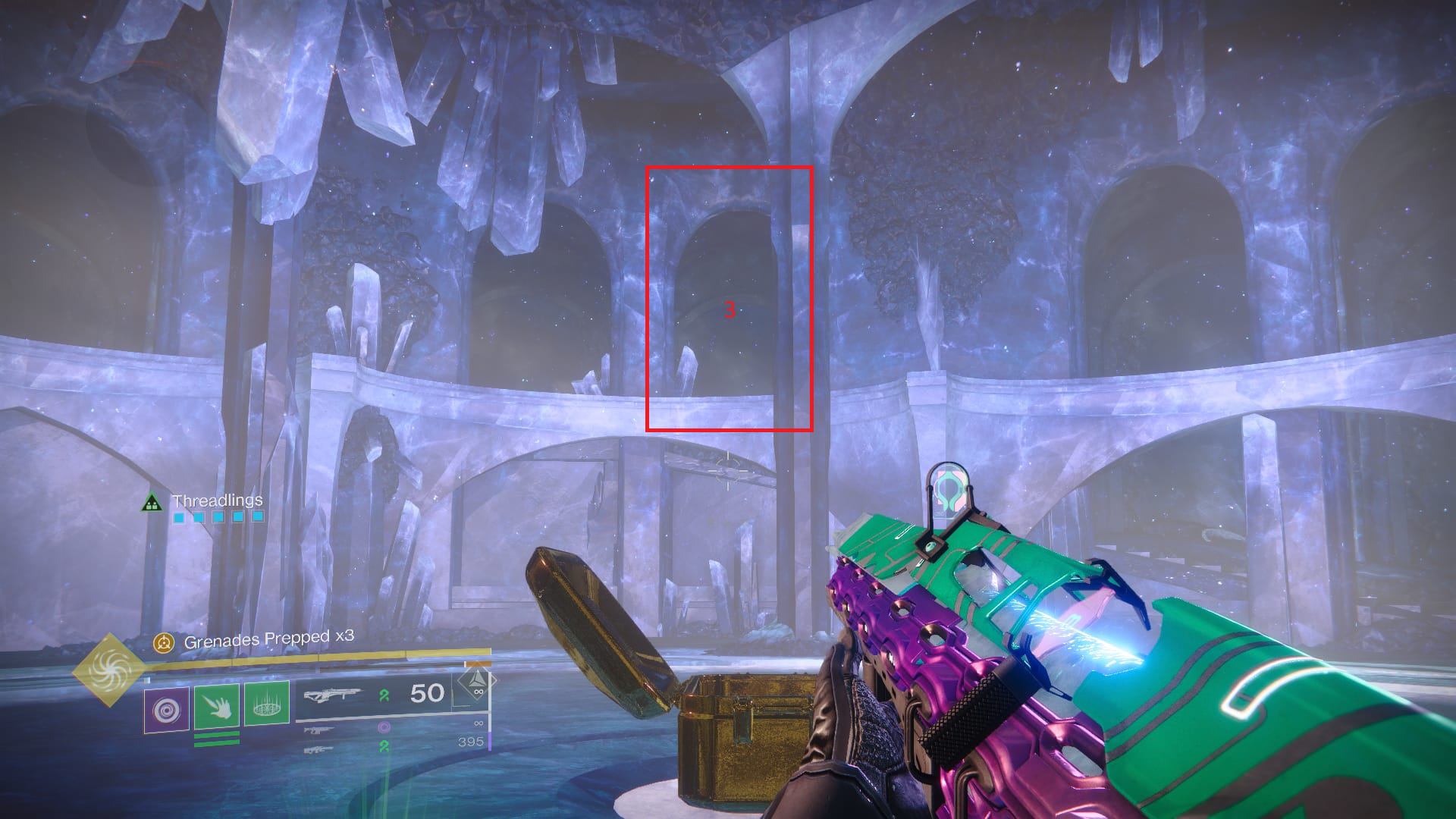Select the equipped auto rifle weapon icon
This screenshot has width=1456, height=819.
tap(334, 694)
